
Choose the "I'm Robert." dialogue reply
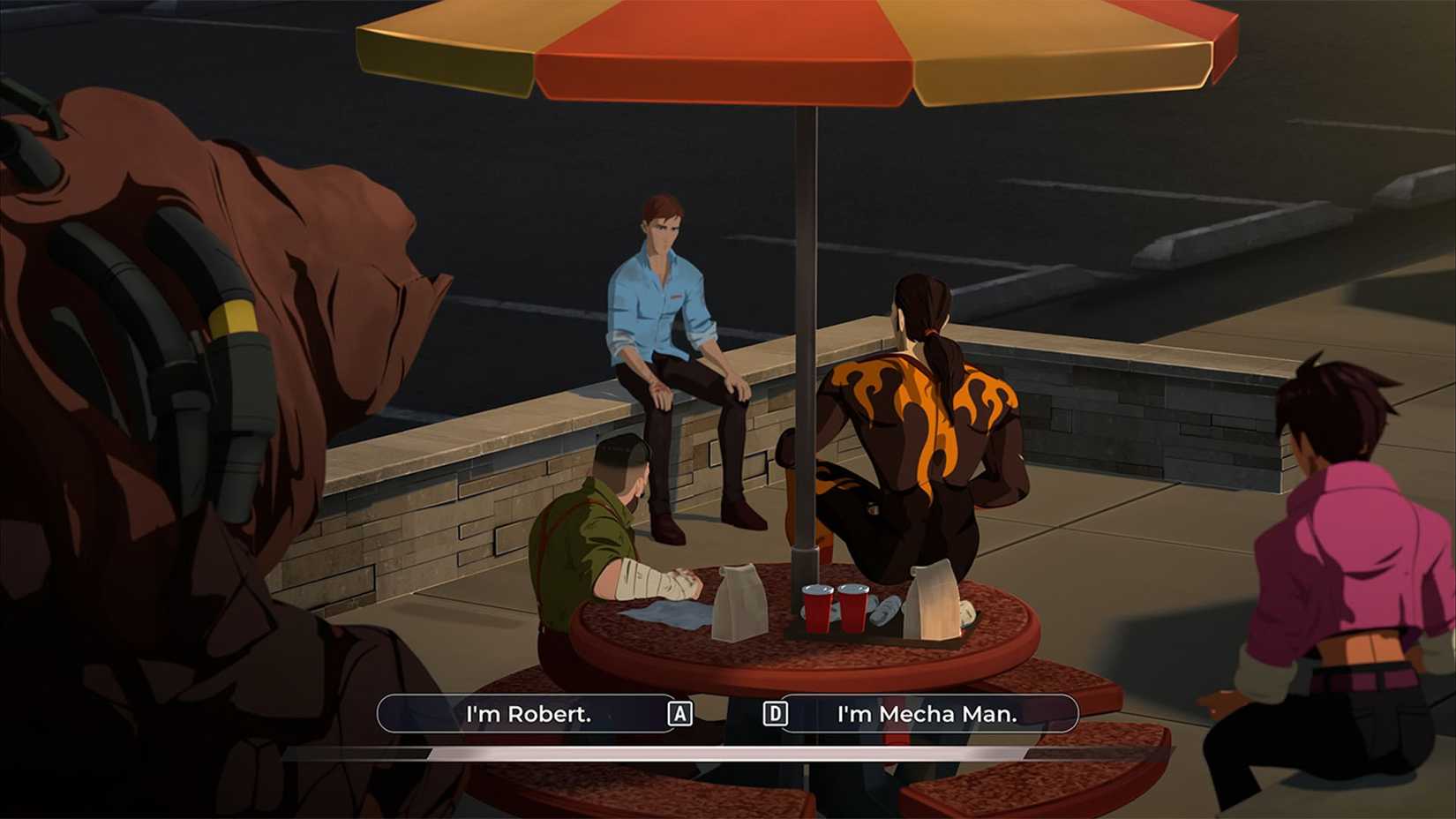[x=528, y=714]
